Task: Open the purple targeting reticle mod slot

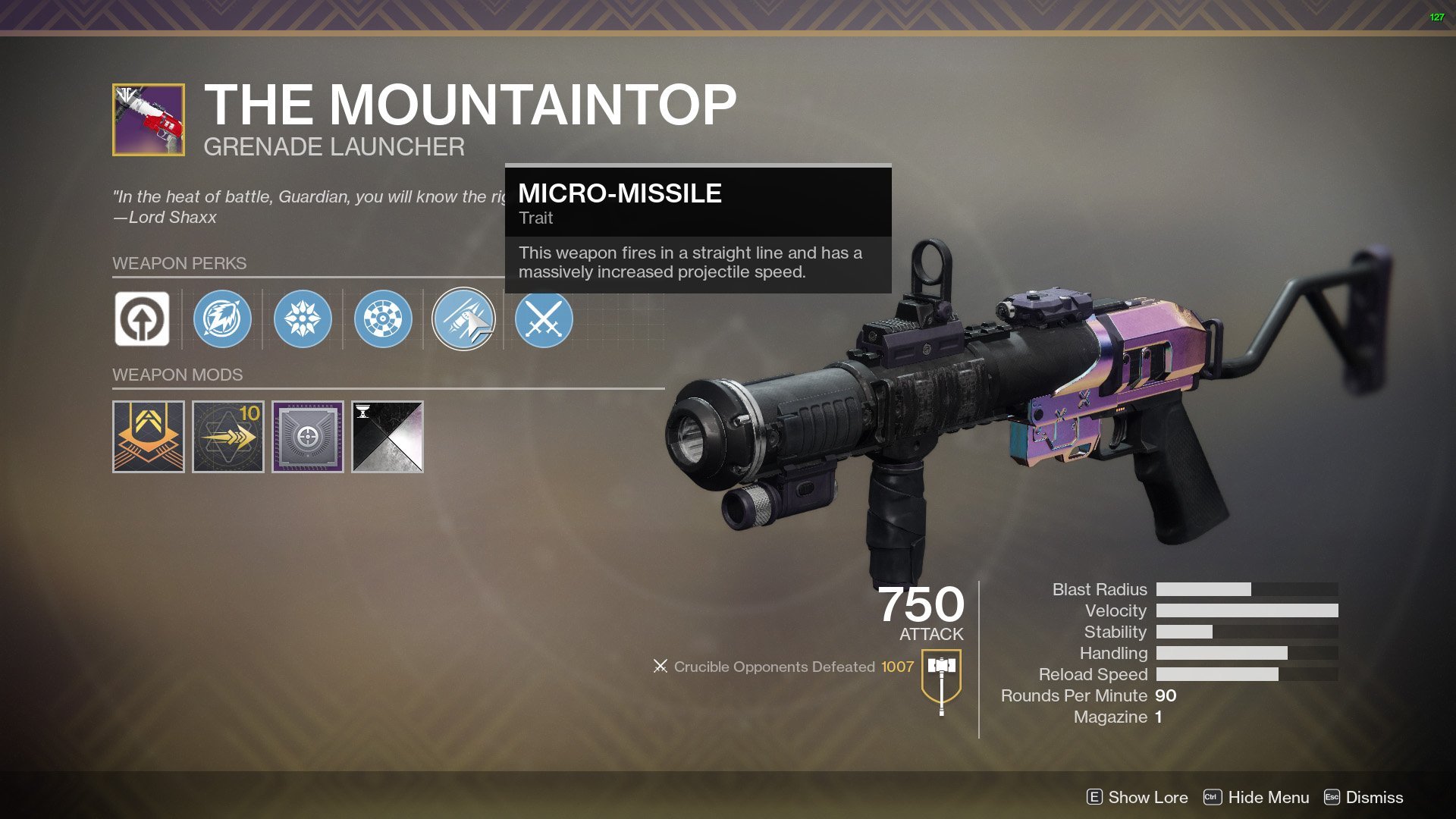Action: [308, 437]
